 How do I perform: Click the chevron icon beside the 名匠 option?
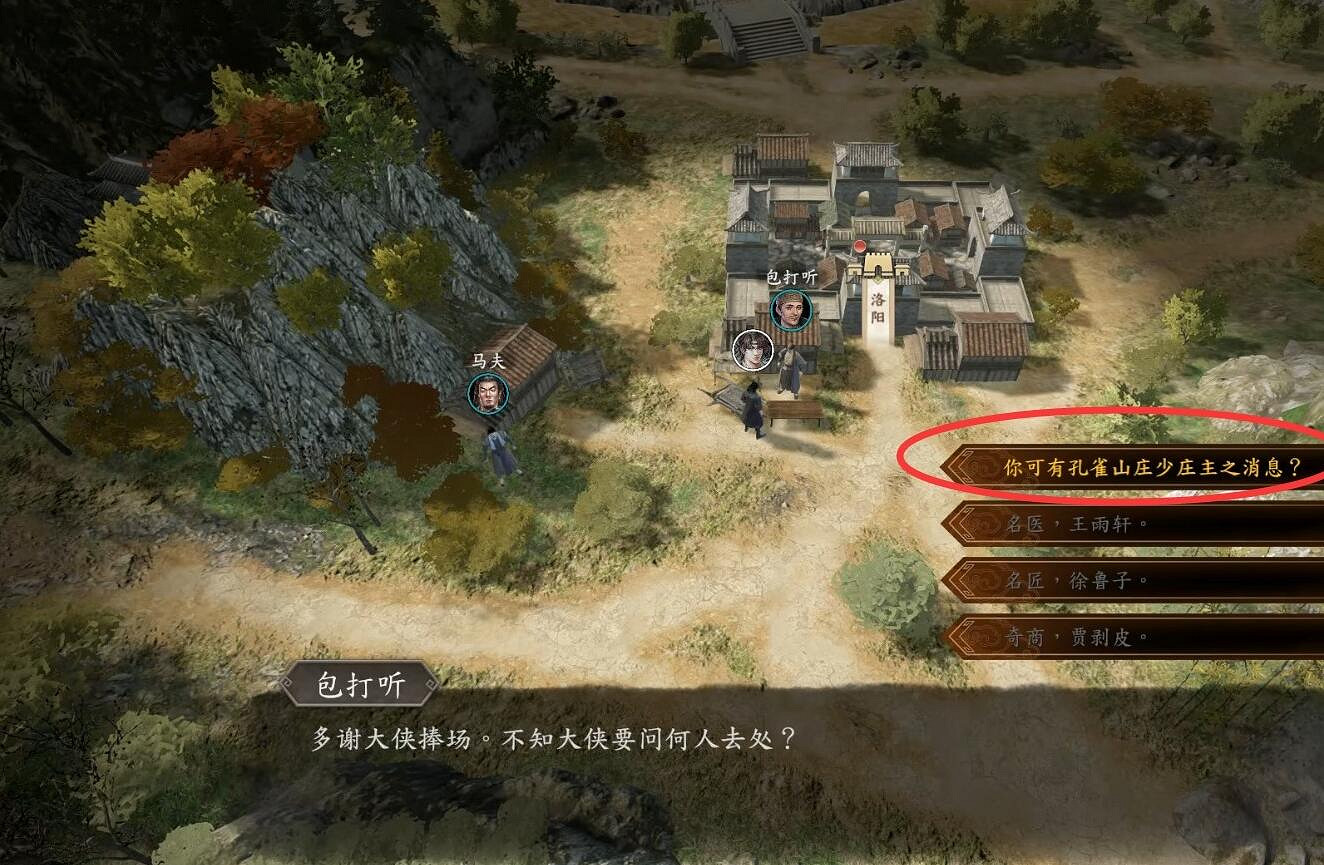(963, 580)
